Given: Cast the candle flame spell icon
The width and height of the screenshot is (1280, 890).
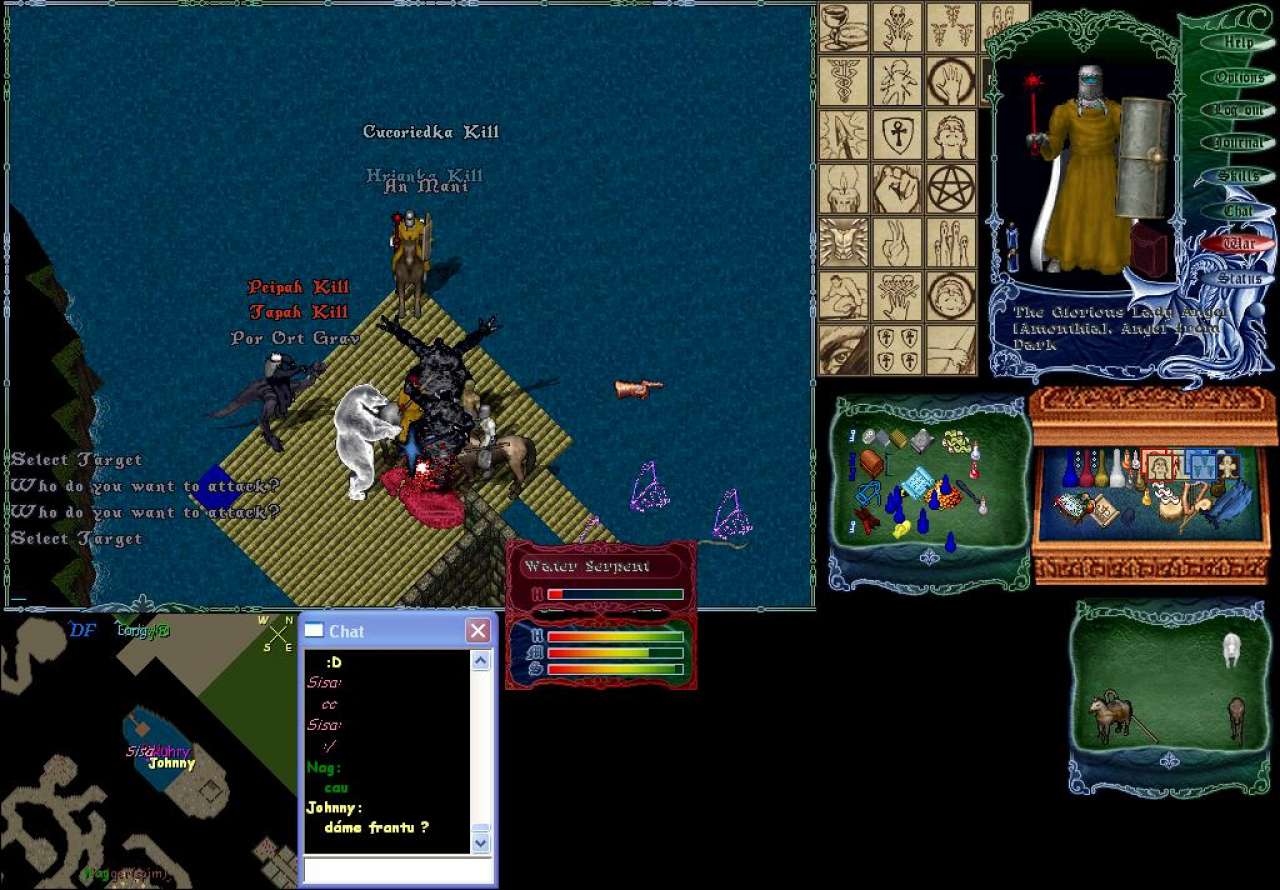Looking at the screenshot, I should click(x=843, y=189).
